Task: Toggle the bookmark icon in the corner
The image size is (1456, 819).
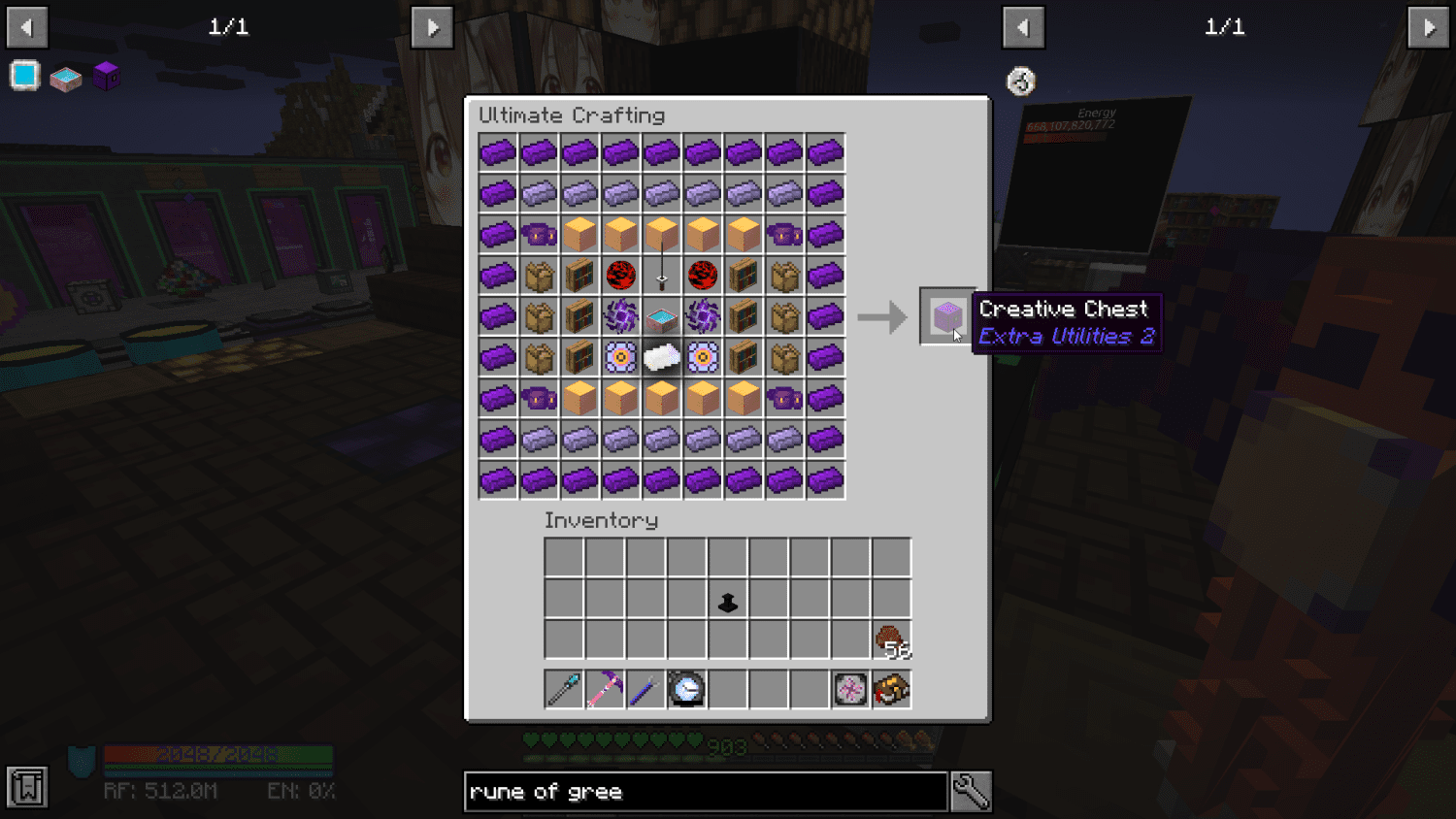Action: 27,787
